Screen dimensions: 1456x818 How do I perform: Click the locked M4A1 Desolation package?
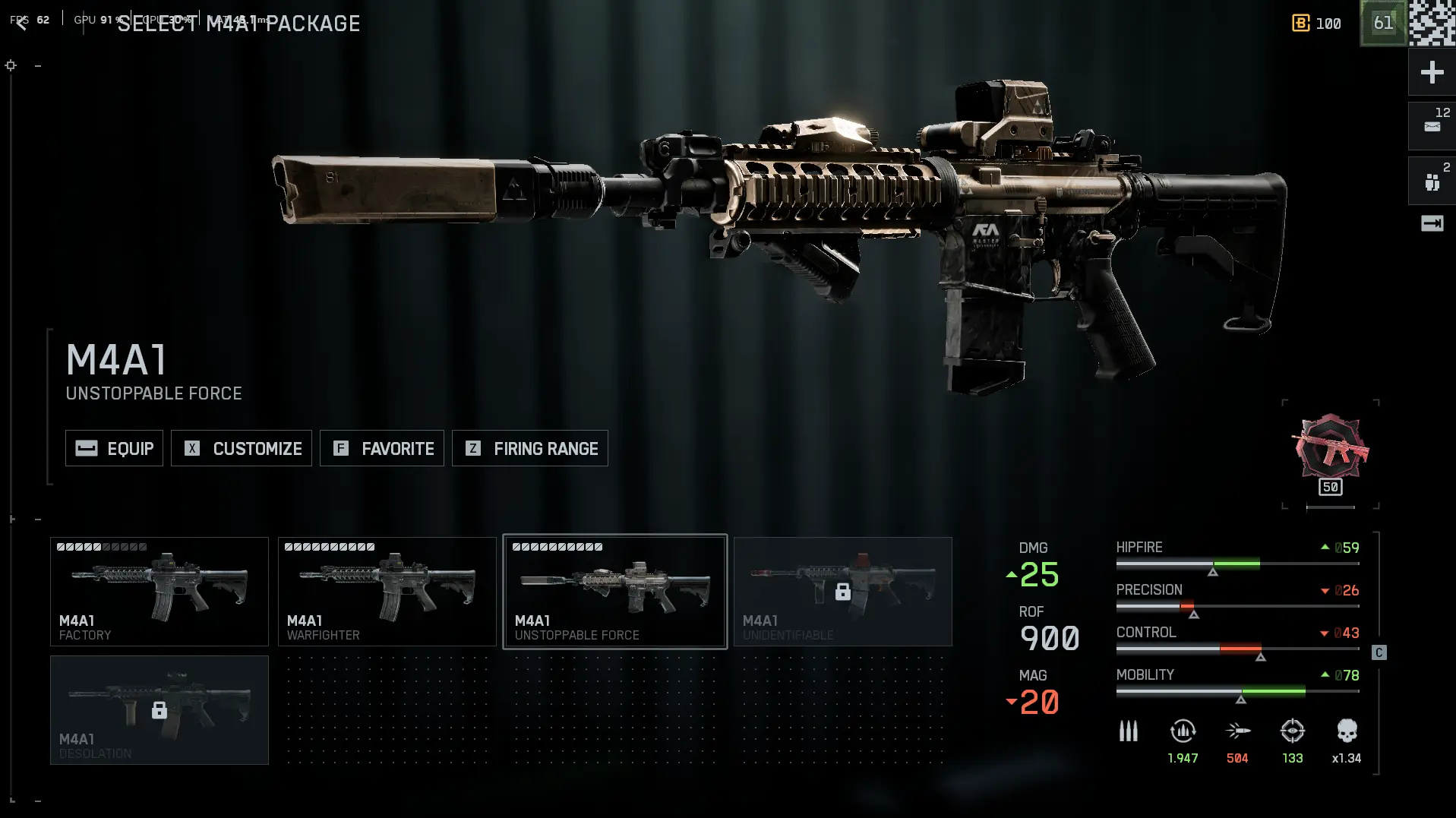[159, 710]
